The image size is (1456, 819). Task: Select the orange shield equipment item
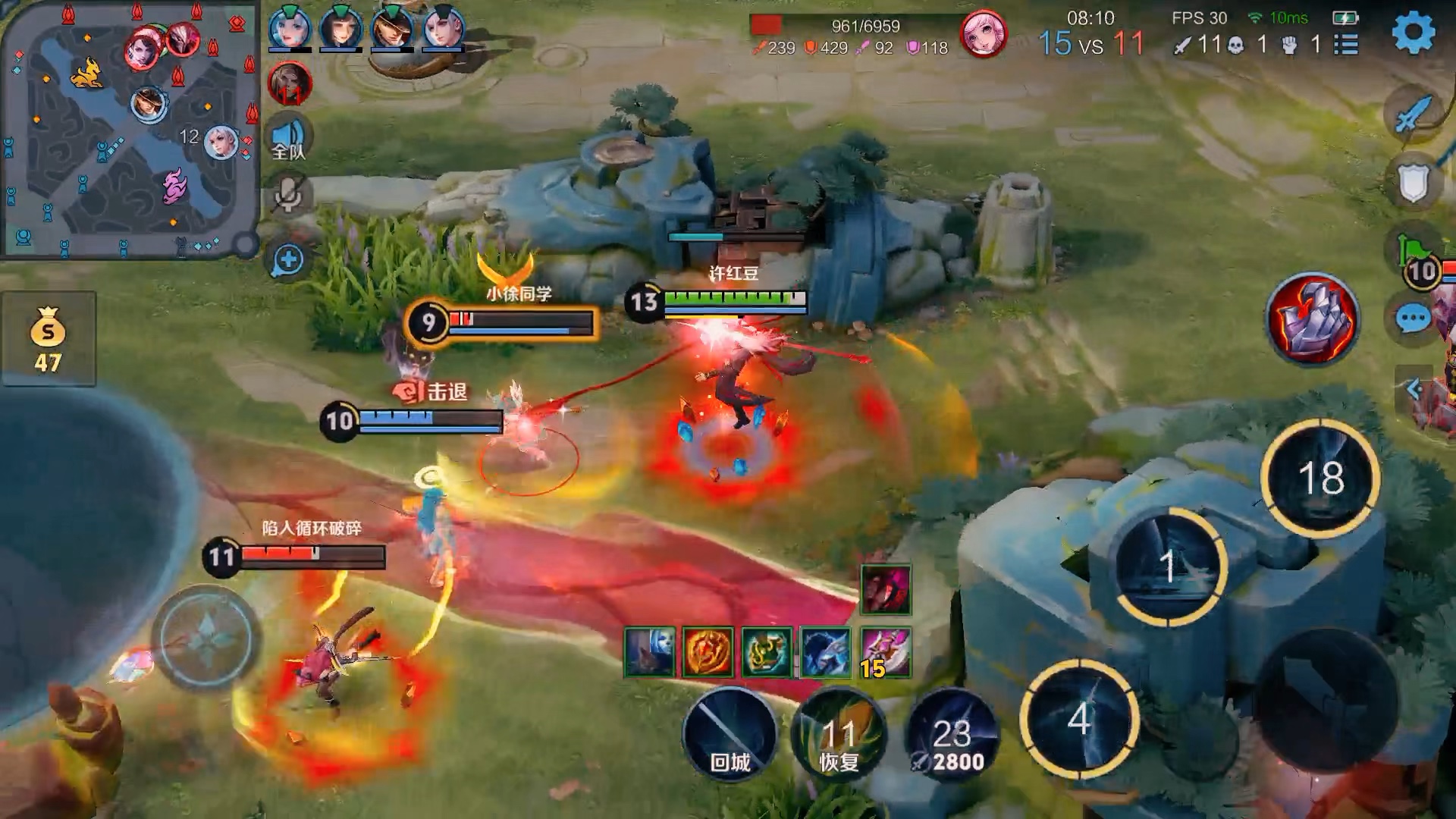coord(708,652)
